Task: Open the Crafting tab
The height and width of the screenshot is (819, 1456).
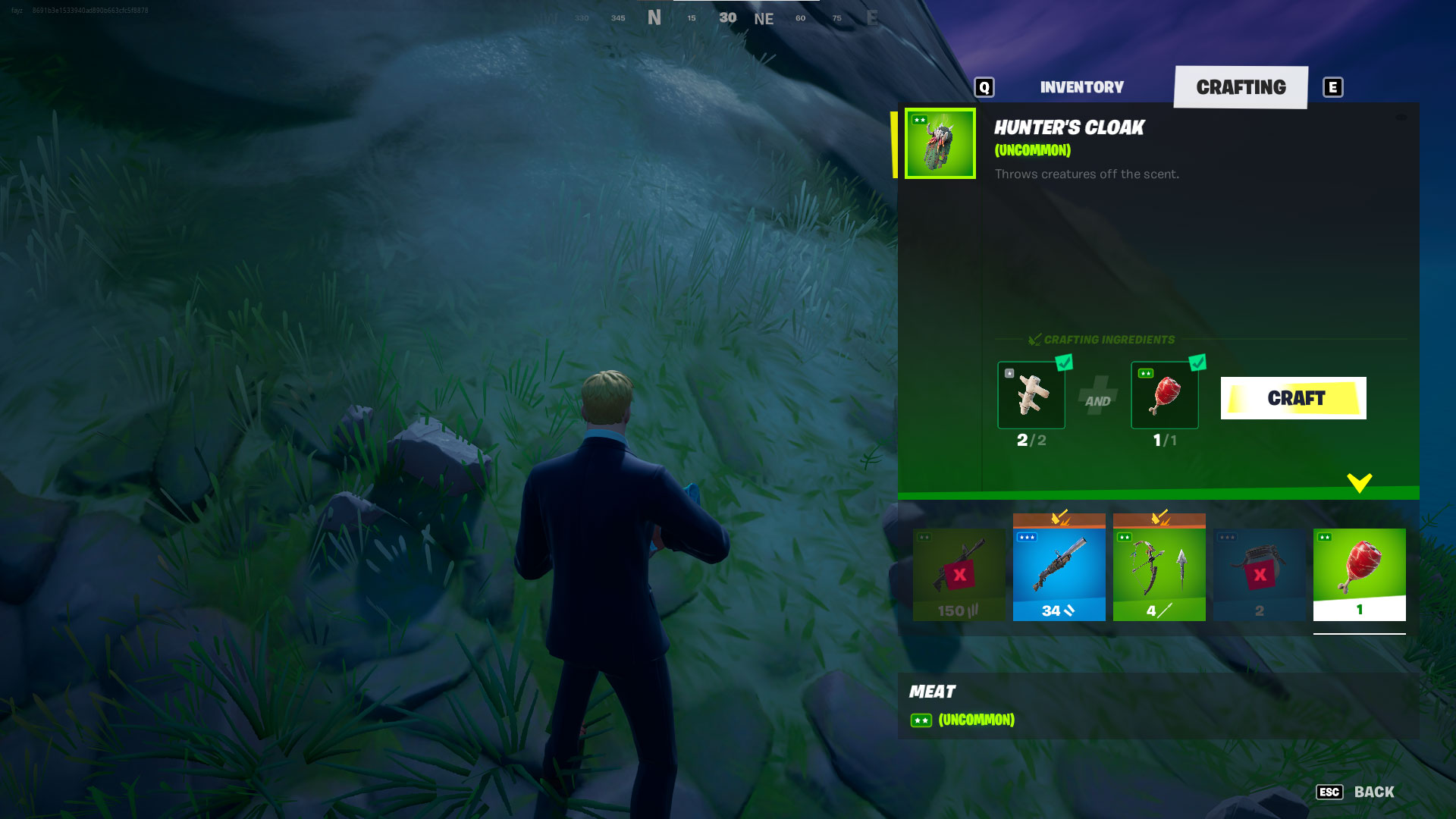Action: point(1242,86)
